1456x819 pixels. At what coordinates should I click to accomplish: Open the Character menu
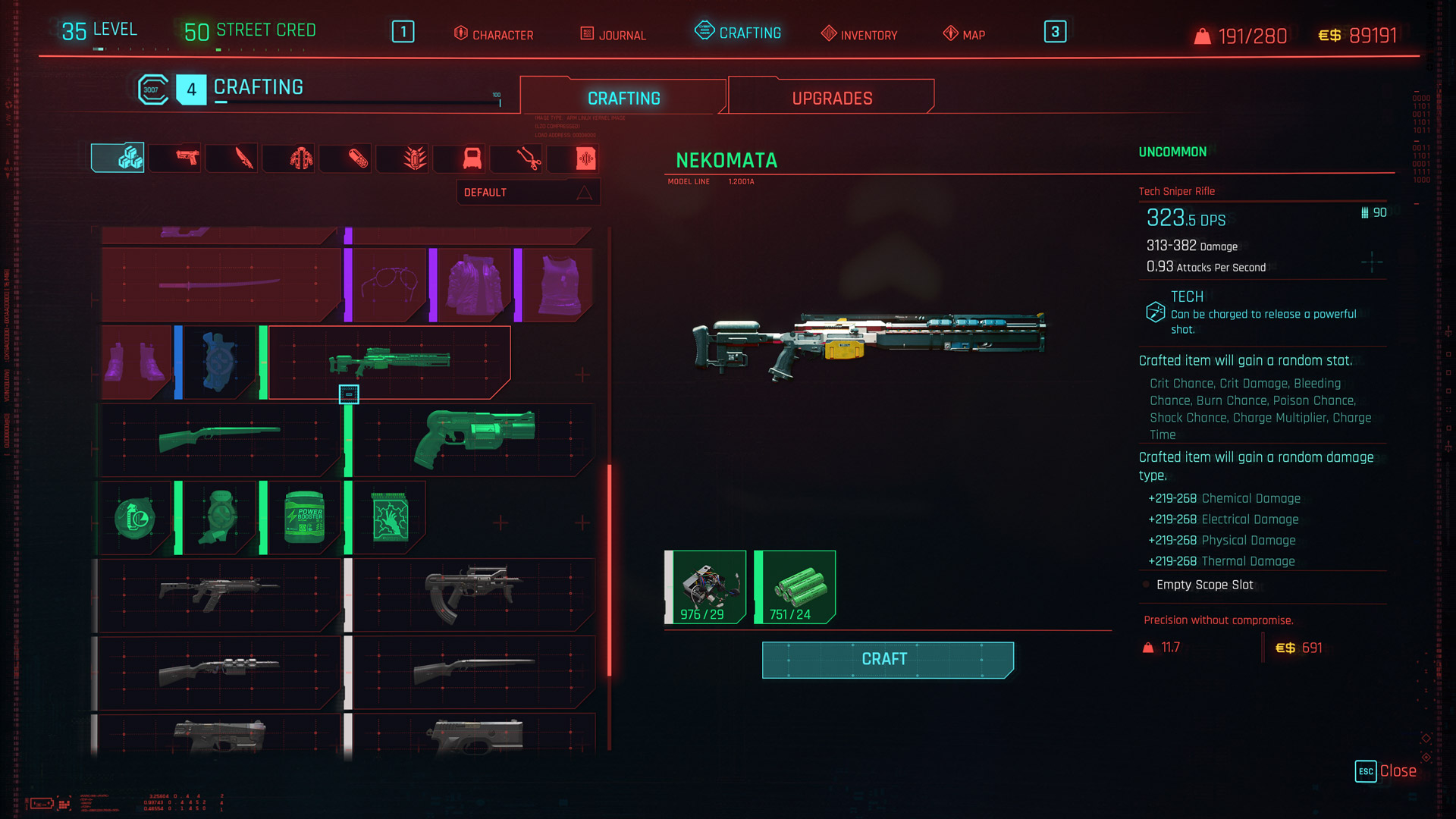tap(494, 34)
